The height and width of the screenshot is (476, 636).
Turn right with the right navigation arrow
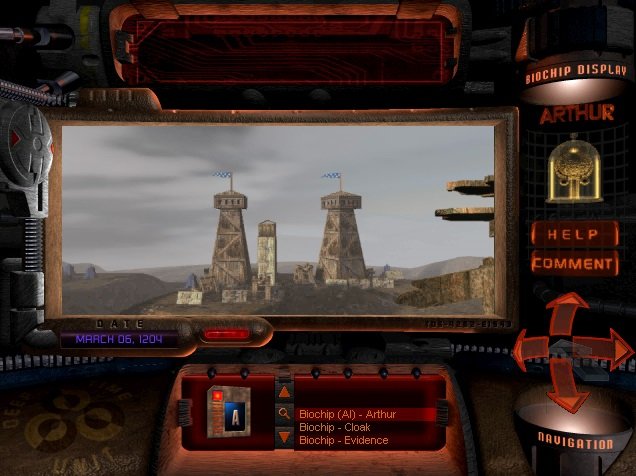coord(613,350)
